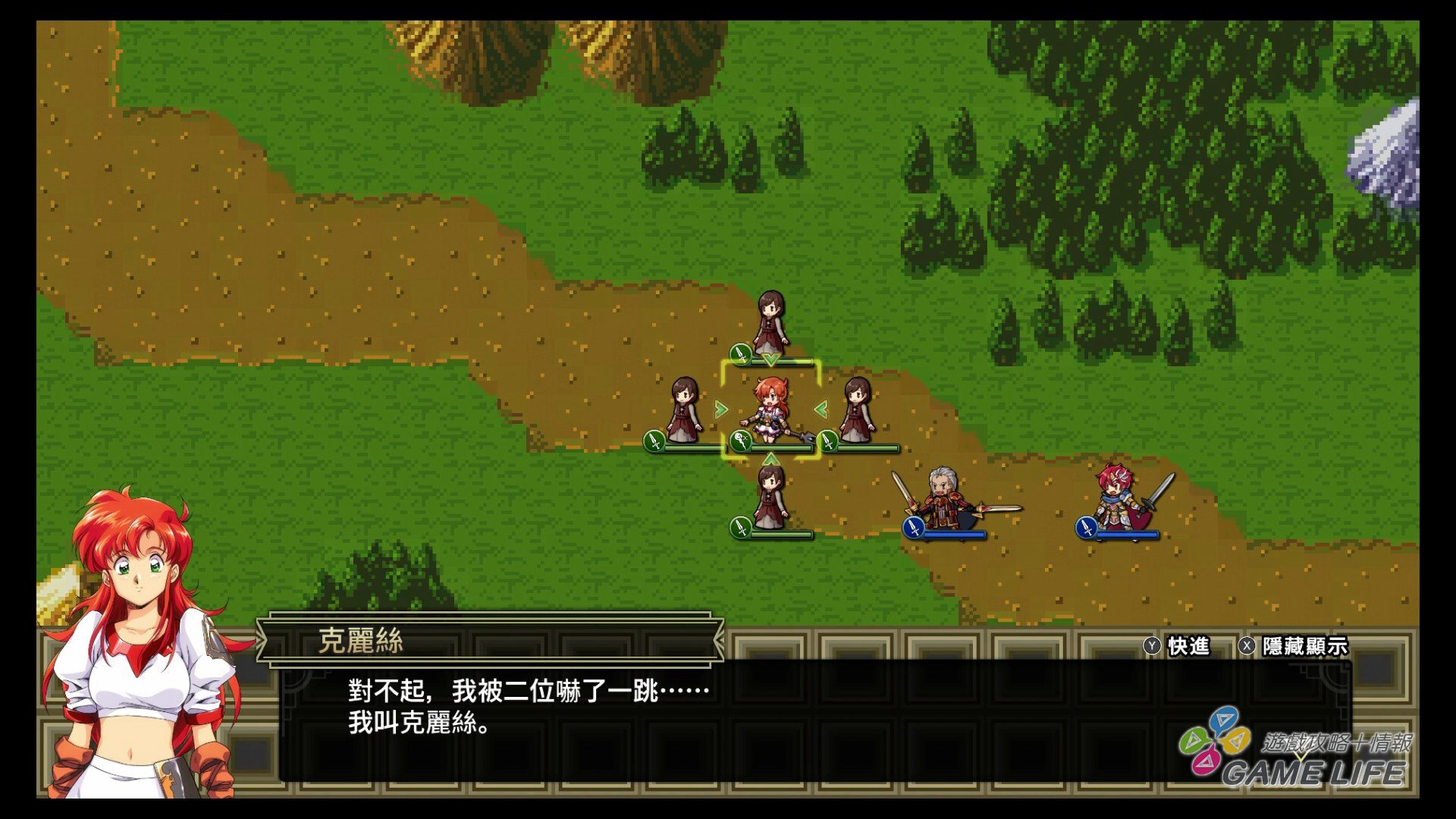Click the left-pointing green arrow beside the right villager
The image size is (1456, 819).
click(820, 409)
